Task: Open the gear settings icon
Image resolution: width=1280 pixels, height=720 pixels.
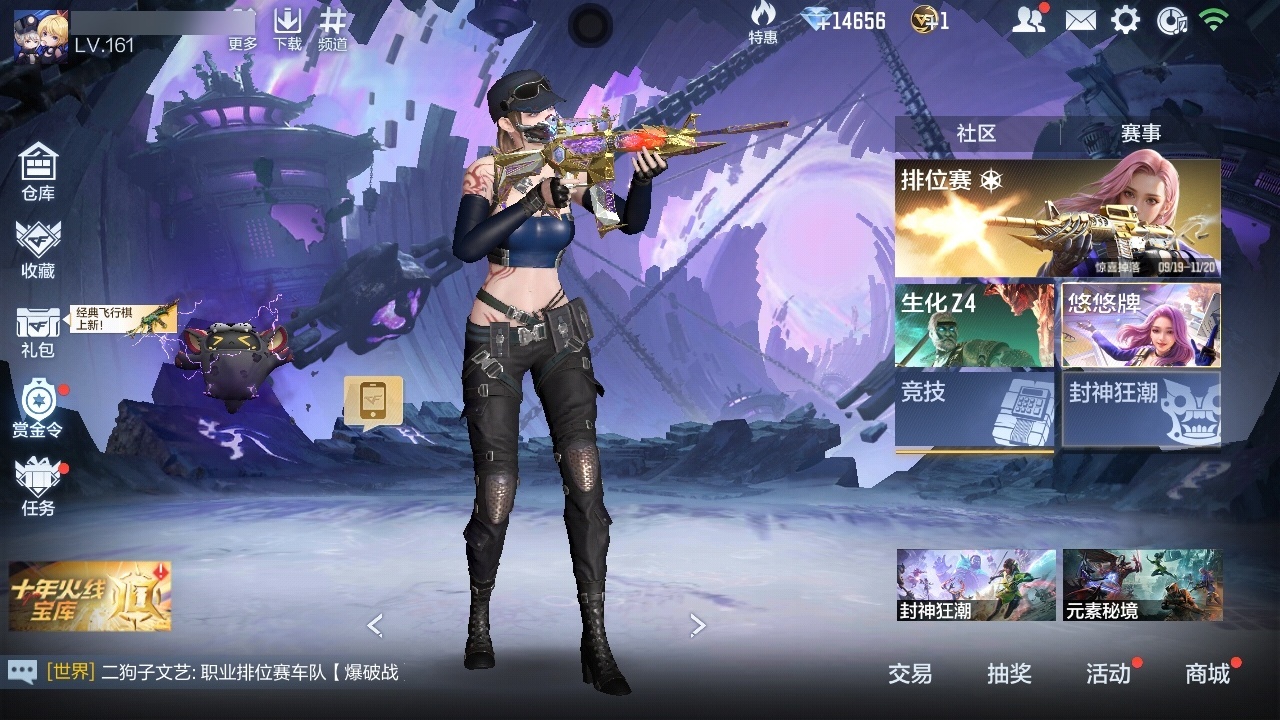Action: tap(1125, 20)
